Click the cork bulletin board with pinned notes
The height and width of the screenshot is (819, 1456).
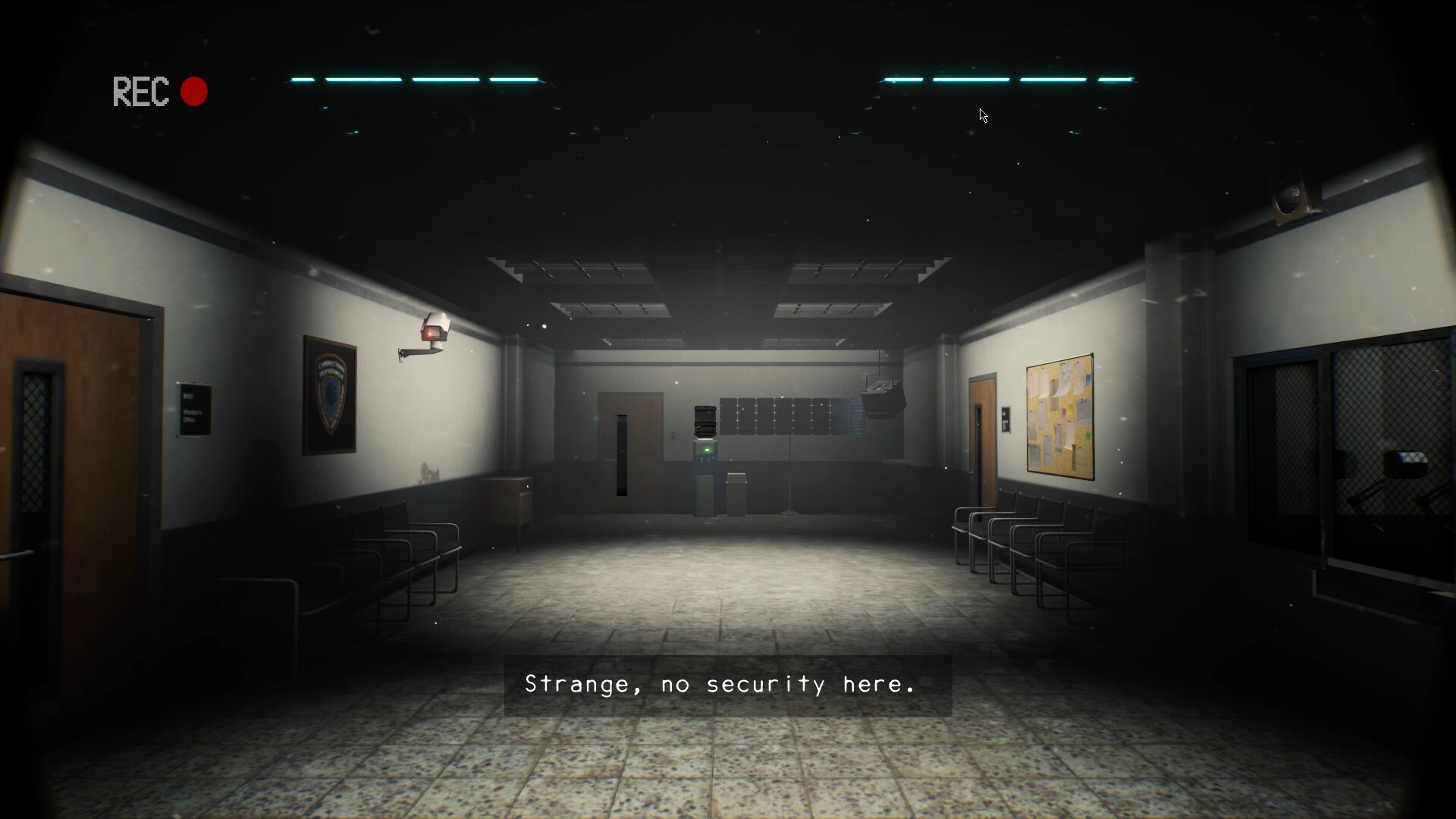click(1059, 417)
